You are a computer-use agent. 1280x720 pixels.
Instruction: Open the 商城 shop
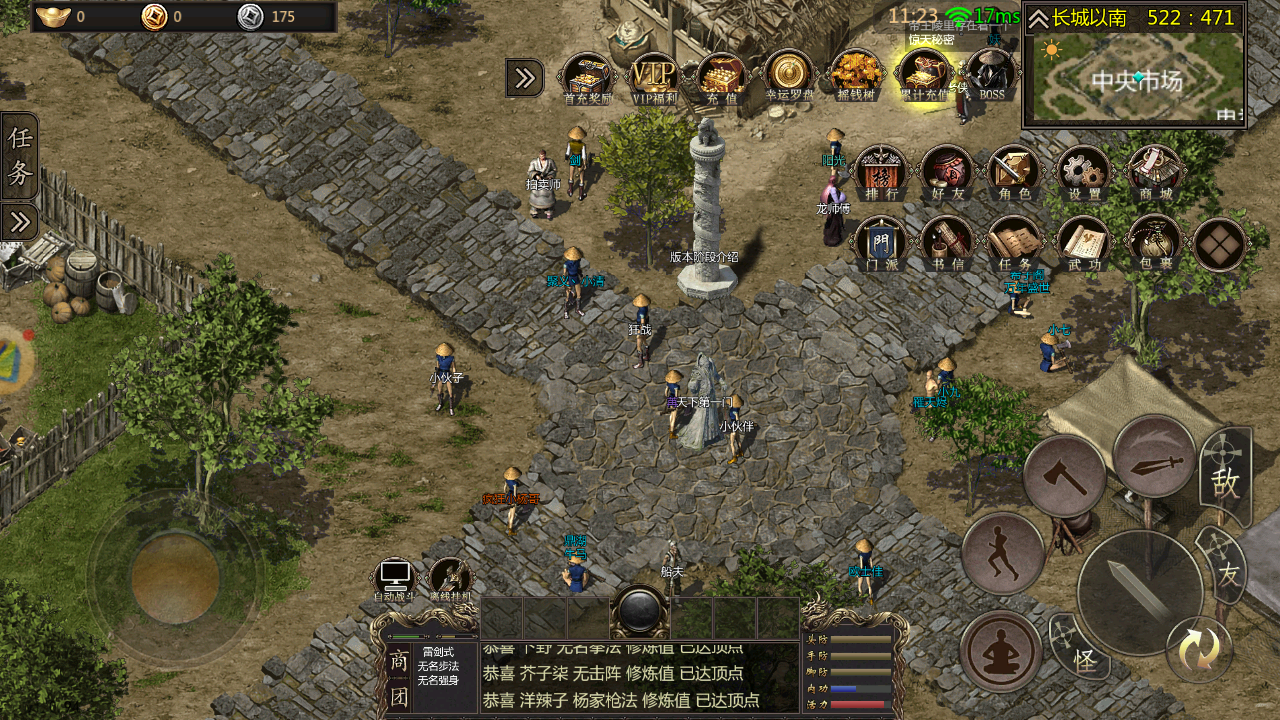[1151, 171]
